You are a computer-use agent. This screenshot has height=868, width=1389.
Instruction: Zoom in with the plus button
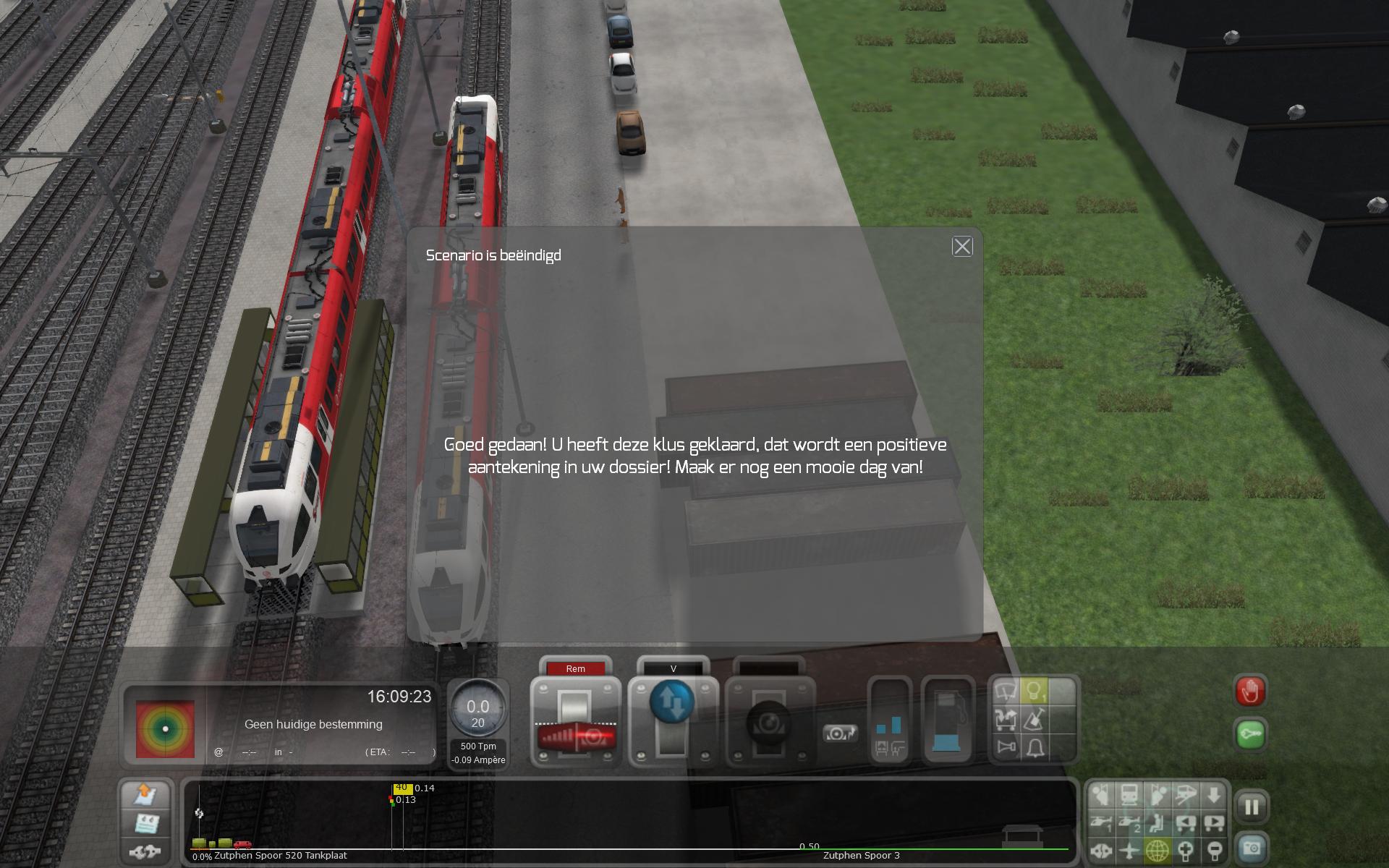[1186, 851]
